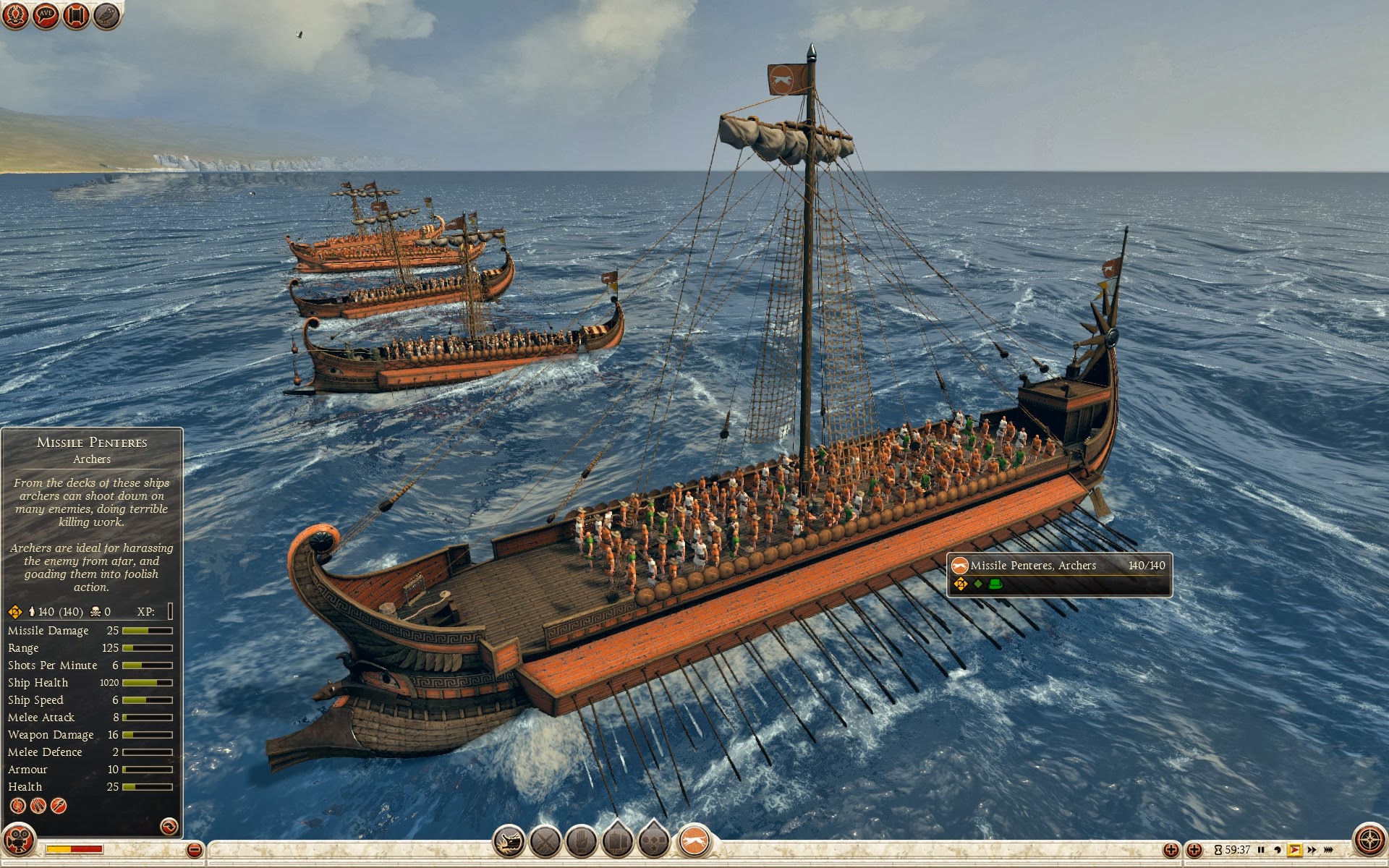Switch to double fast-forward speed
Screen dimensions: 1389x868
tap(1312, 850)
